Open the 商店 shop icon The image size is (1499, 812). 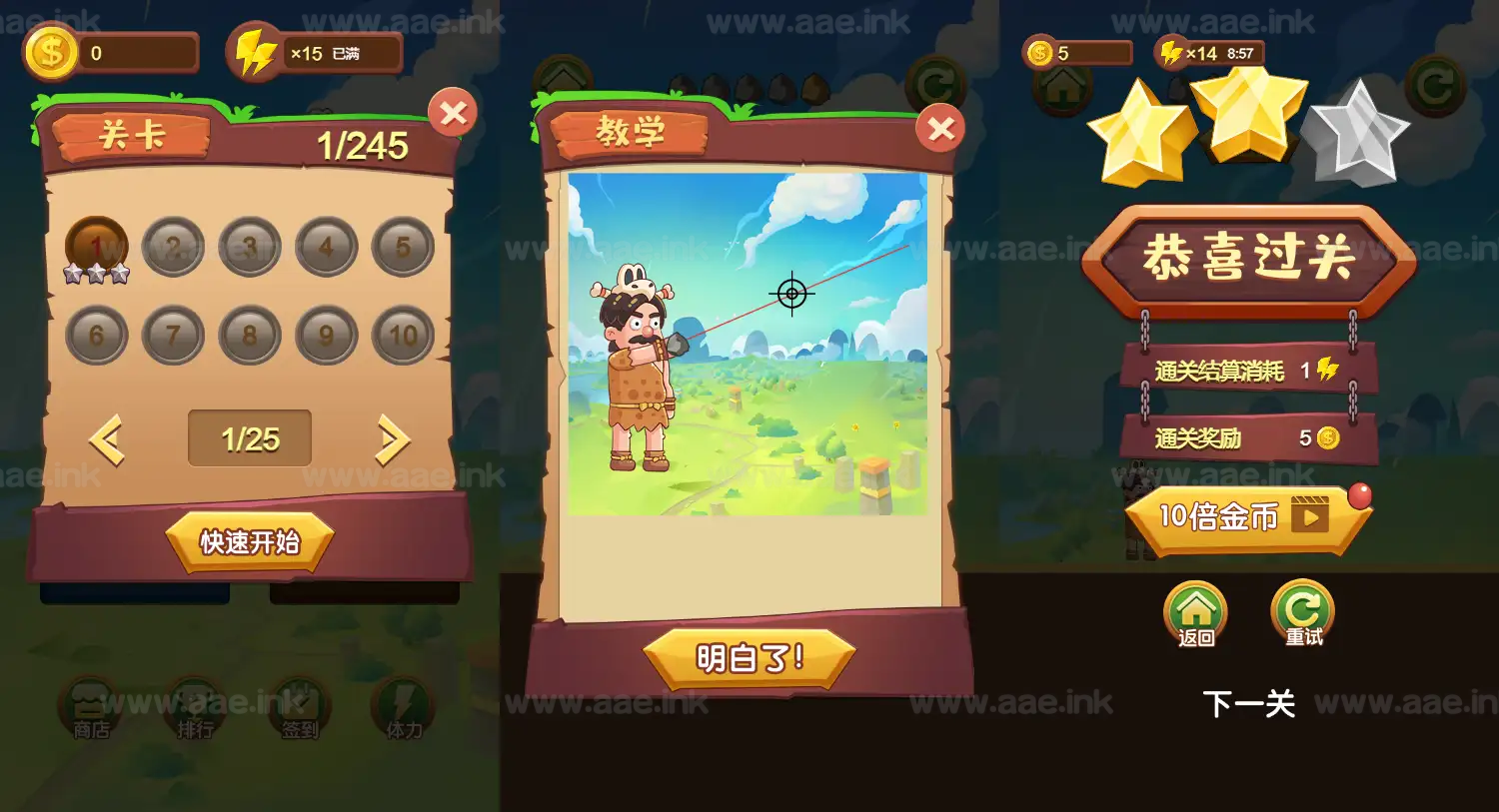[x=90, y=712]
